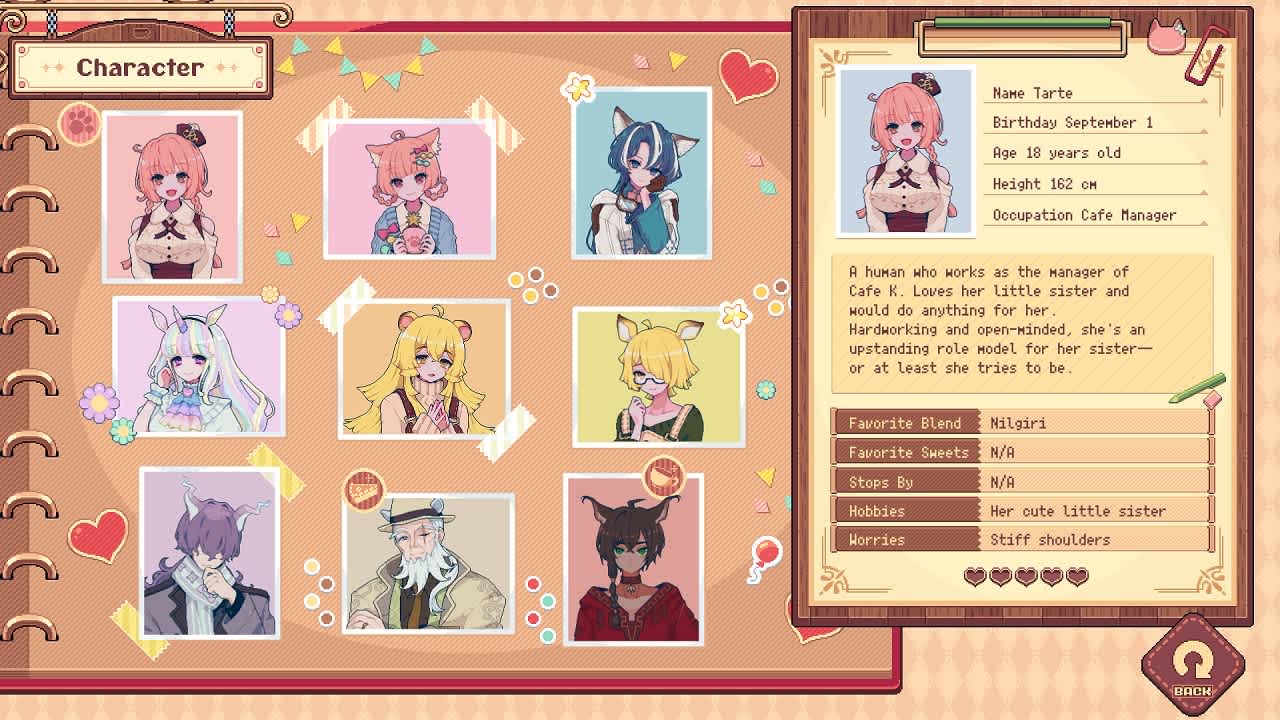
Task: Select Tarte's portrait in the top-left corner
Action: pos(174,195)
